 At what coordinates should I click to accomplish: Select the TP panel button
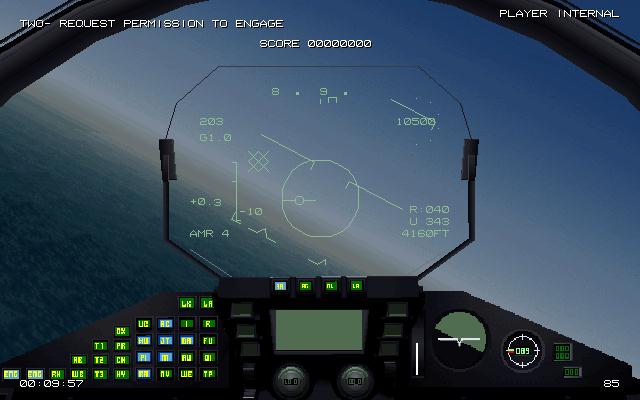209,374
